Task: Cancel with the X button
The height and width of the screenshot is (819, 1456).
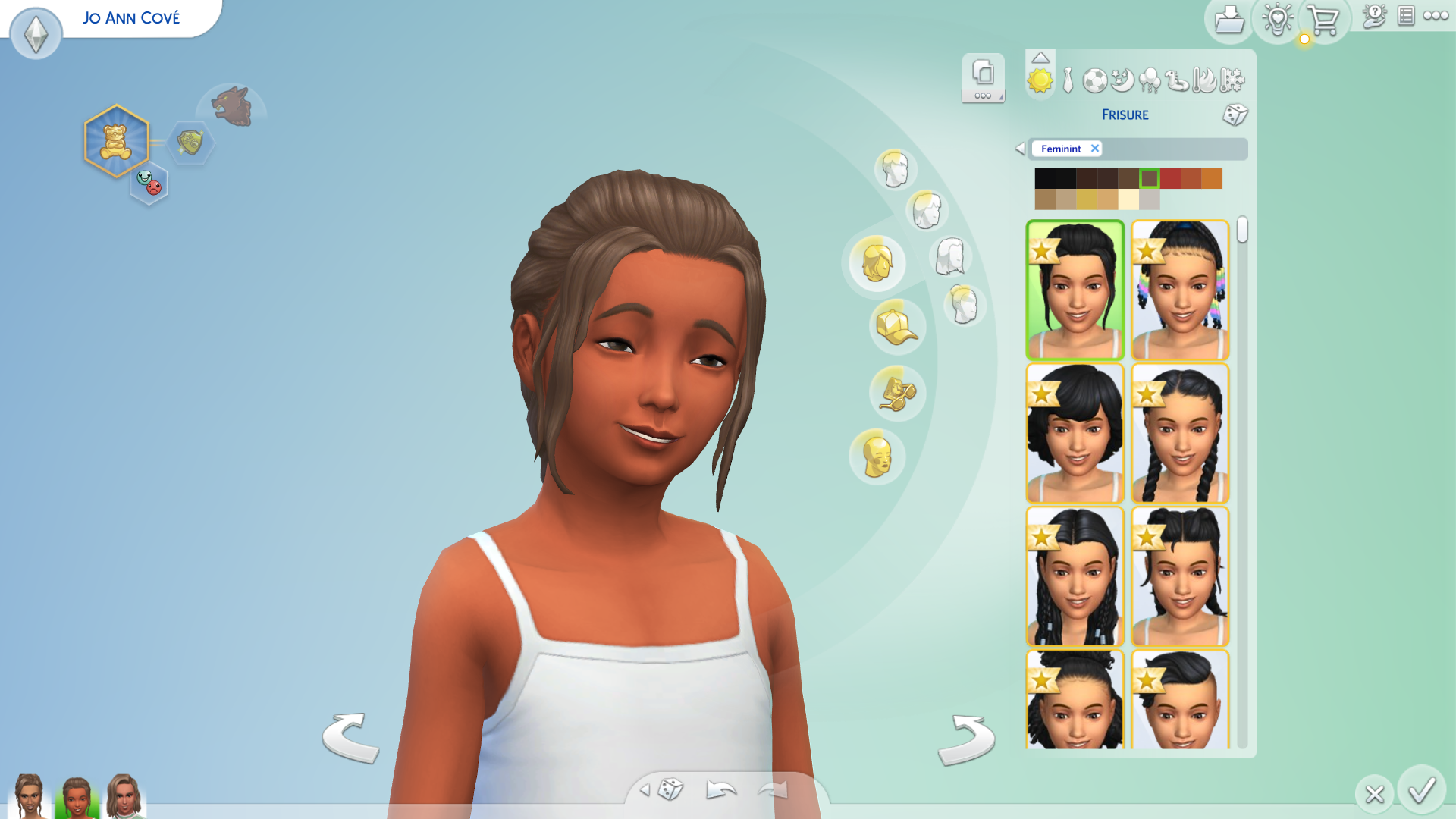Action: pyautogui.click(x=1374, y=794)
